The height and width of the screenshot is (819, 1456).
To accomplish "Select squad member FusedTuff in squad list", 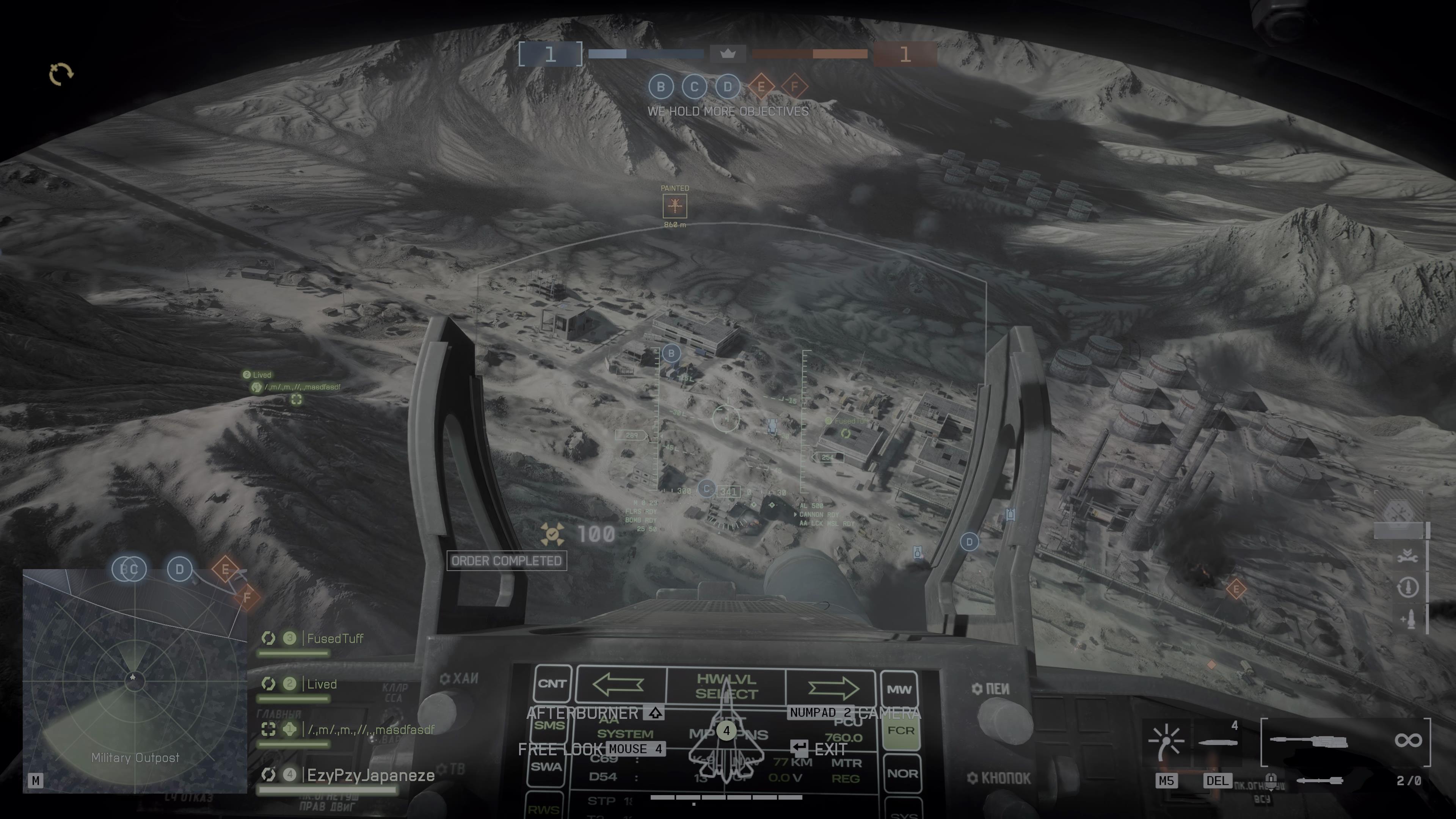I will pyautogui.click(x=334, y=639).
